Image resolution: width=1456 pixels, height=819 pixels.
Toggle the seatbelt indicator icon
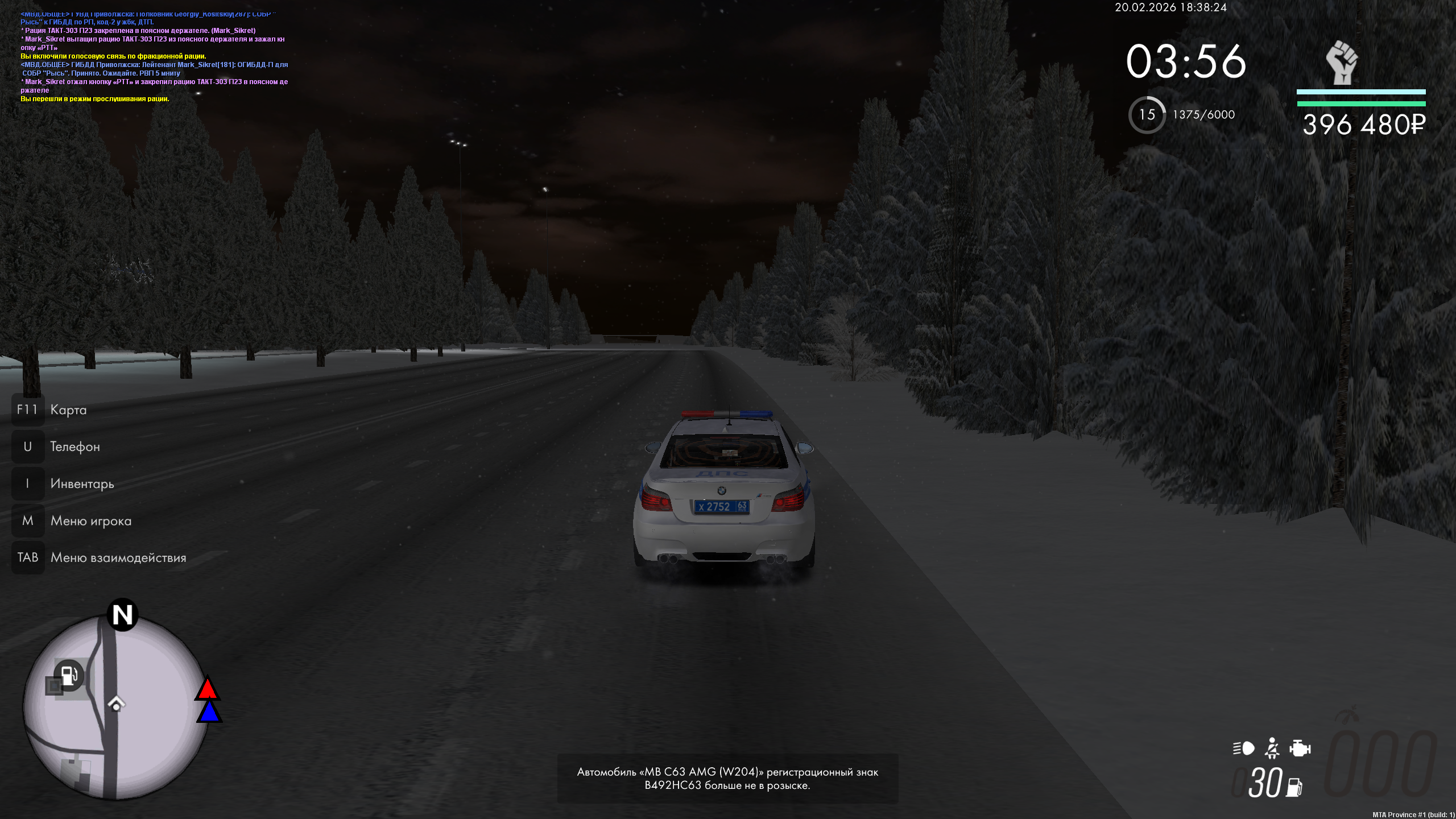pyautogui.click(x=1272, y=748)
